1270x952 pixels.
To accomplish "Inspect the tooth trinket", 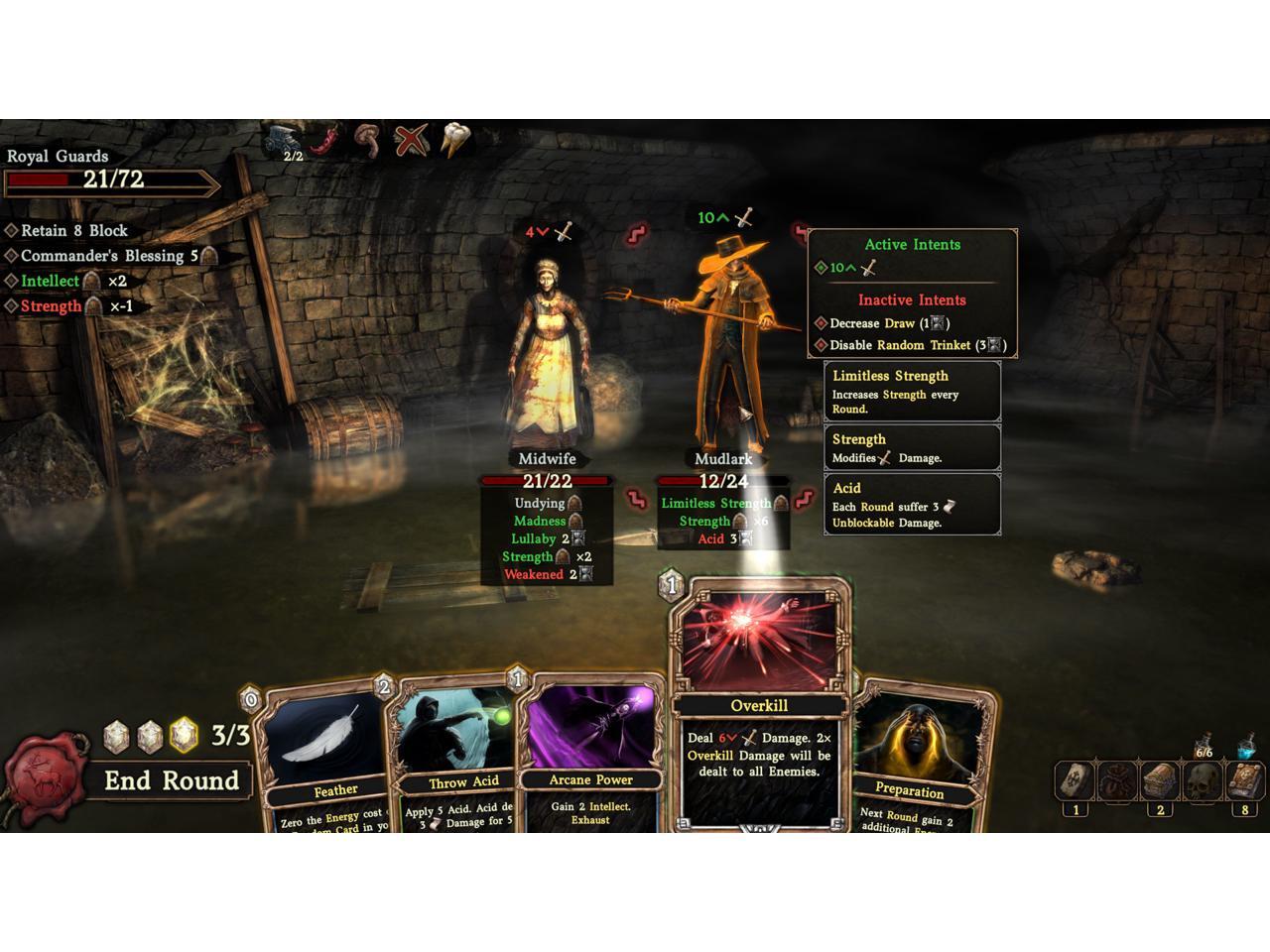I will 453,140.
